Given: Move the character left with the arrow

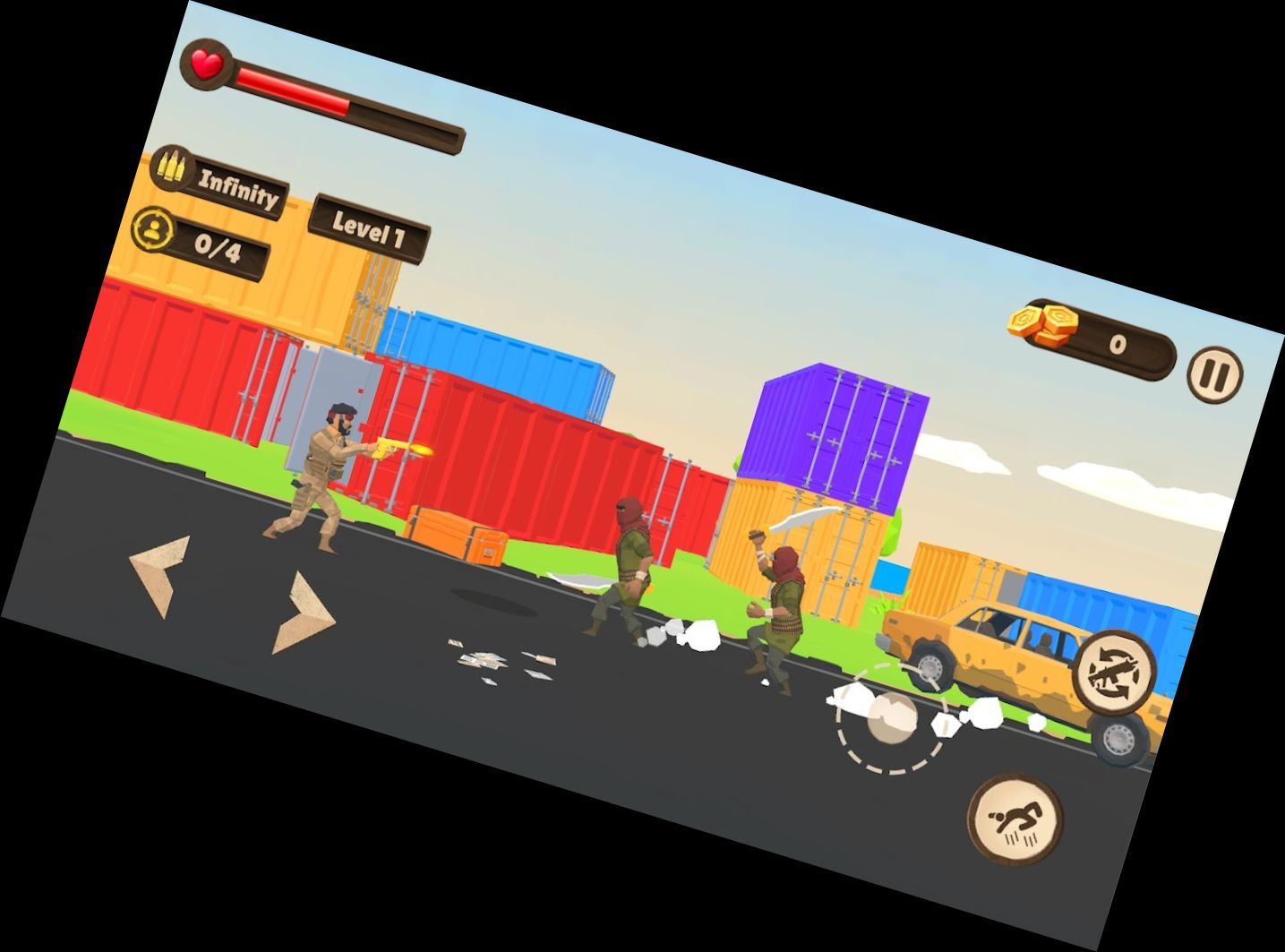Looking at the screenshot, I should 161,574.
